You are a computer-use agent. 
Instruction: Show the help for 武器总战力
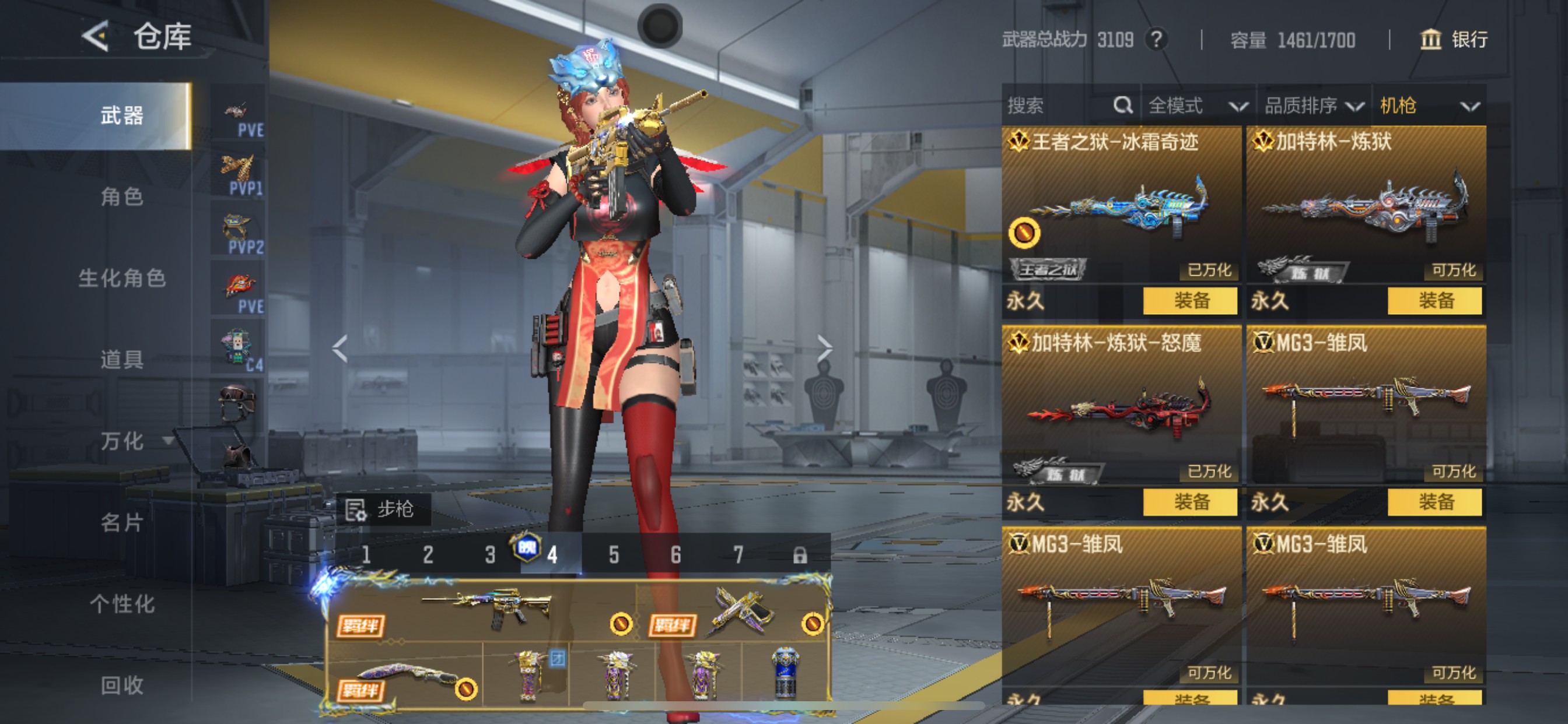coord(1156,40)
